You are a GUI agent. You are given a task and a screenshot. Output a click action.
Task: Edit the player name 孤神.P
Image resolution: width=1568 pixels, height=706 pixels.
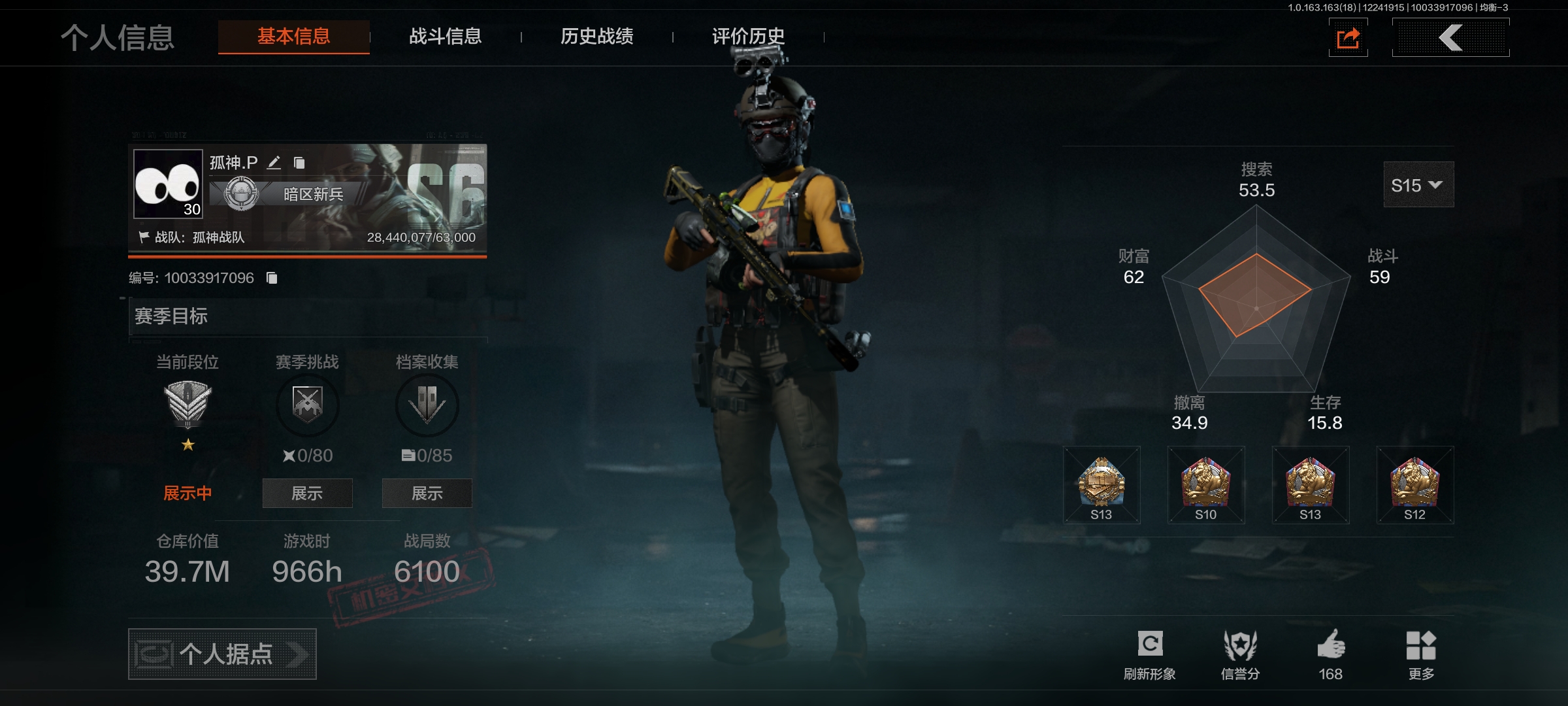(x=274, y=163)
